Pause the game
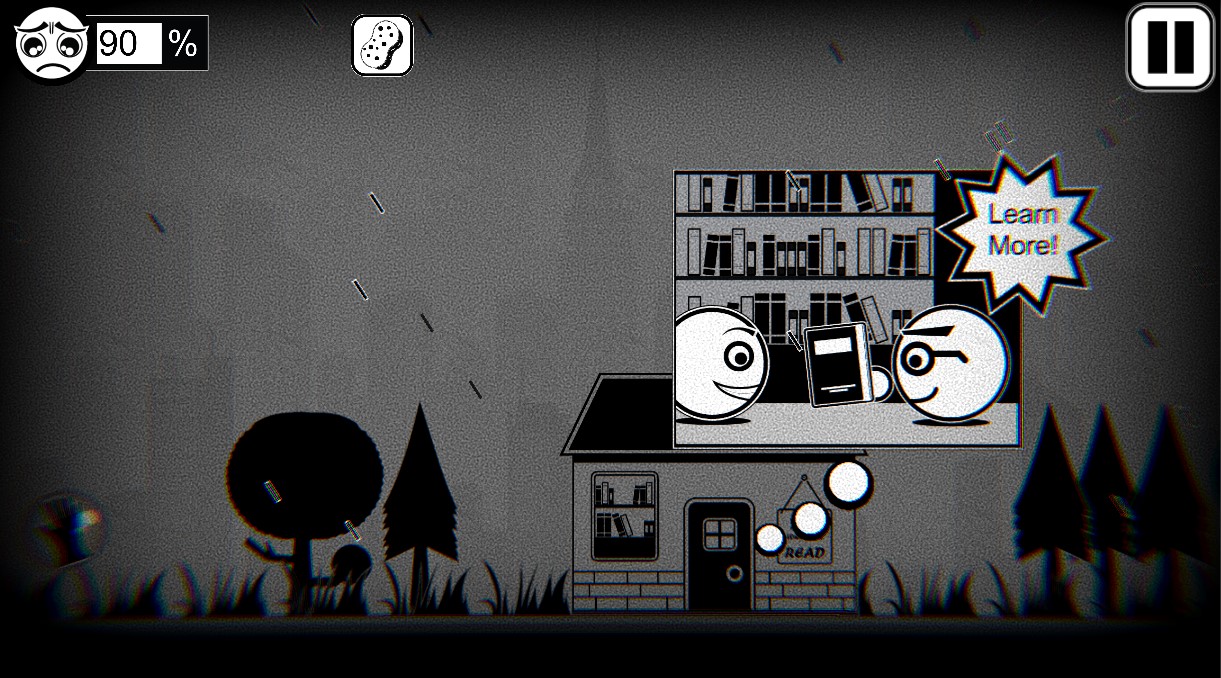The height and width of the screenshot is (678, 1221). [x=1169, y=47]
